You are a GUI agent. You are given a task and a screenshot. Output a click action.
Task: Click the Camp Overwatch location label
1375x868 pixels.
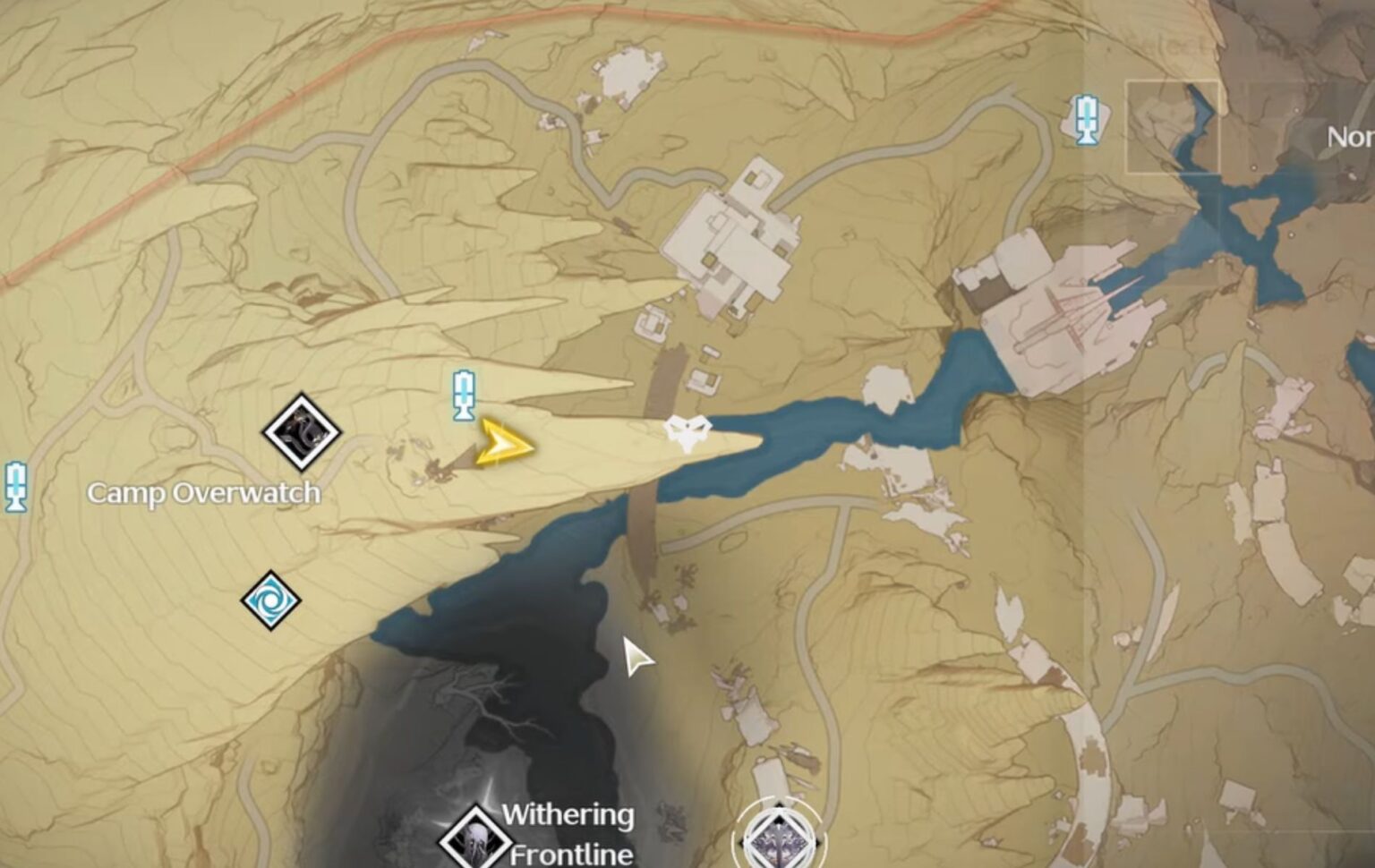204,492
